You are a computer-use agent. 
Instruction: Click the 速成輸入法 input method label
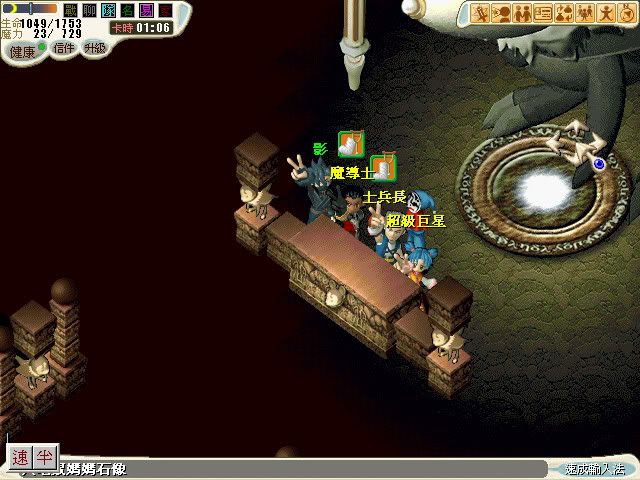(x=594, y=468)
